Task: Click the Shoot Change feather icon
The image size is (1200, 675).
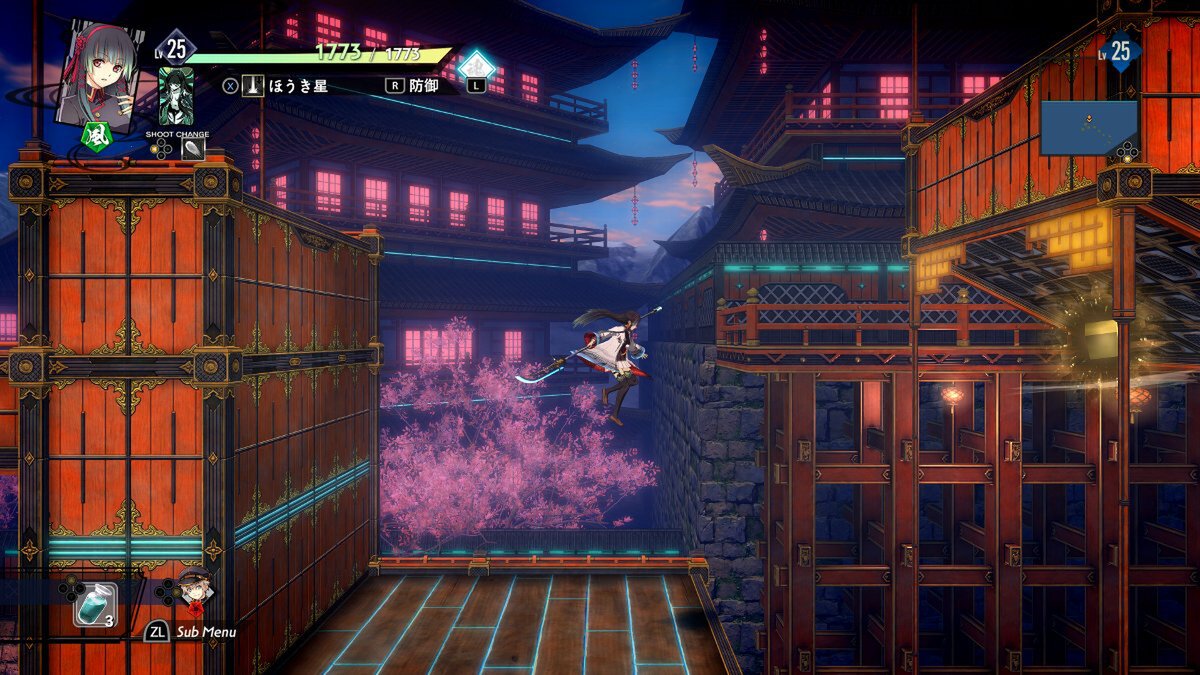Action: click(192, 149)
